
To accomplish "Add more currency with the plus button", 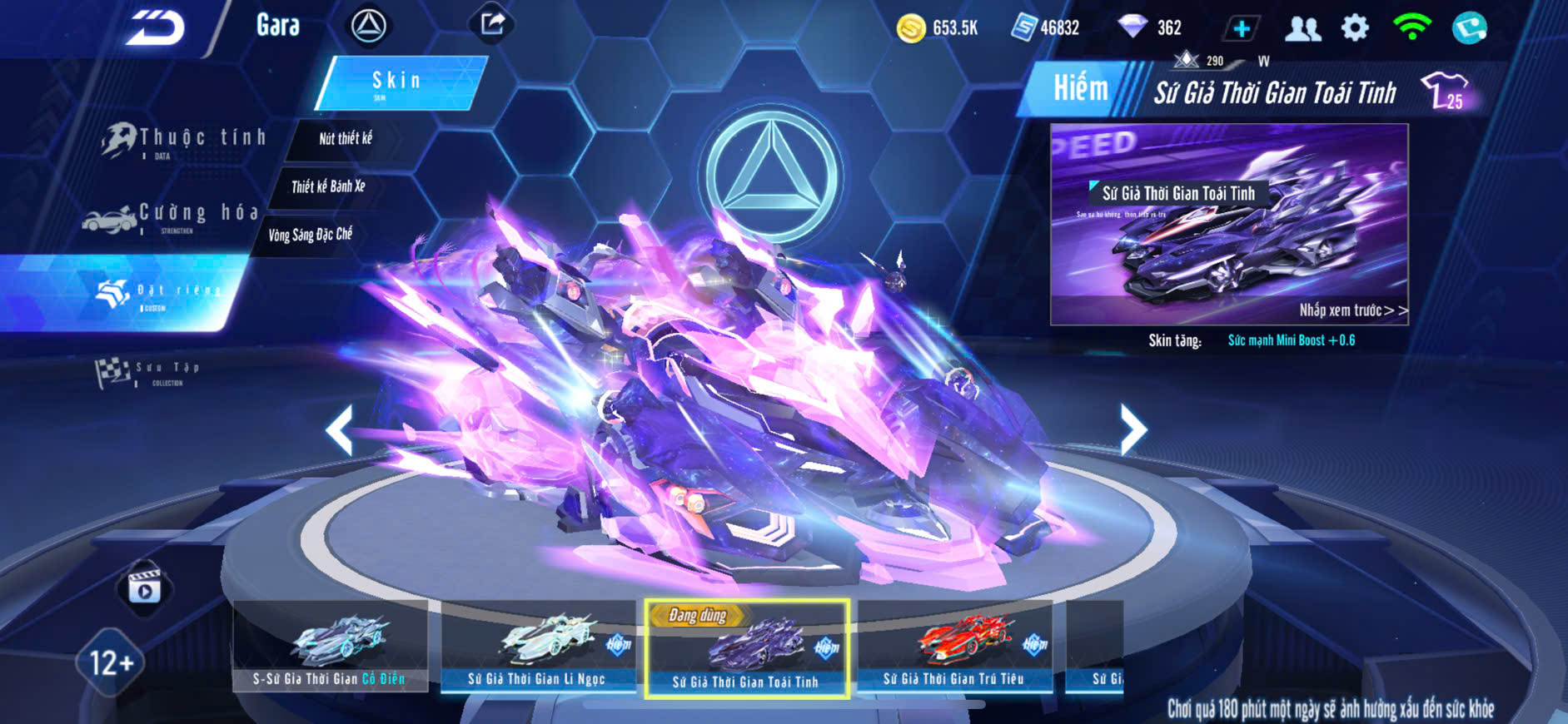I will pos(1241,28).
